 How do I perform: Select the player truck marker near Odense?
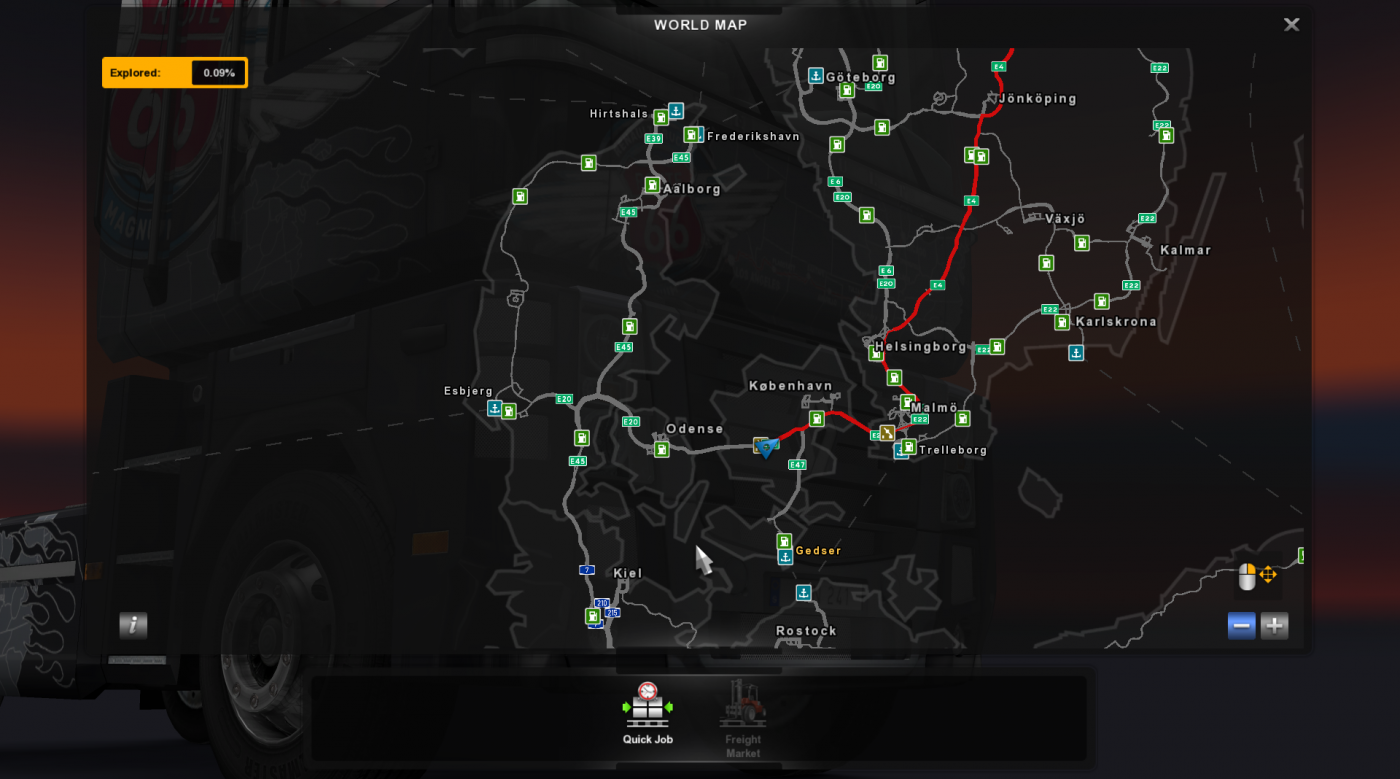point(764,447)
